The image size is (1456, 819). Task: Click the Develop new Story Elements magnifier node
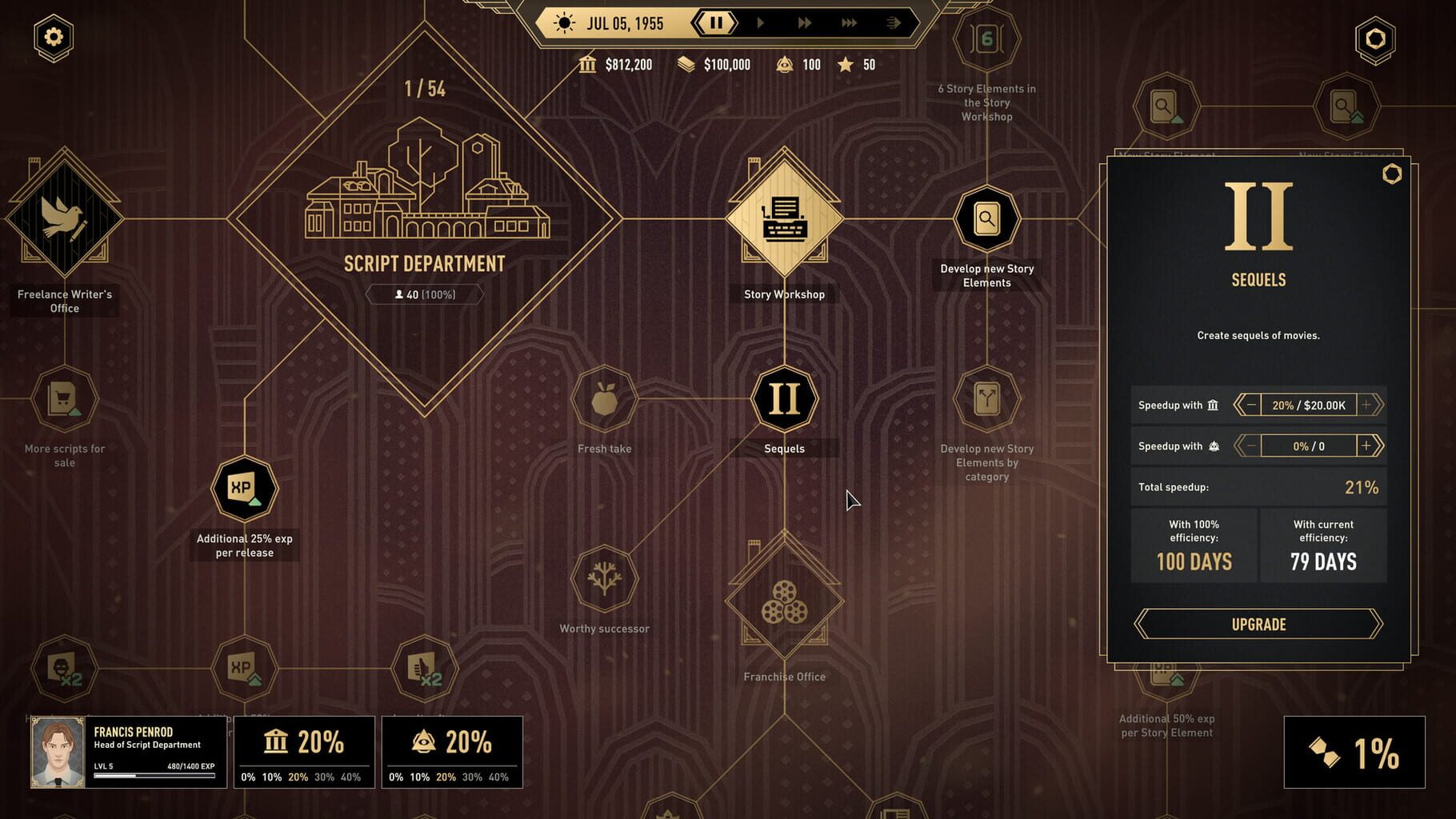tap(987, 218)
